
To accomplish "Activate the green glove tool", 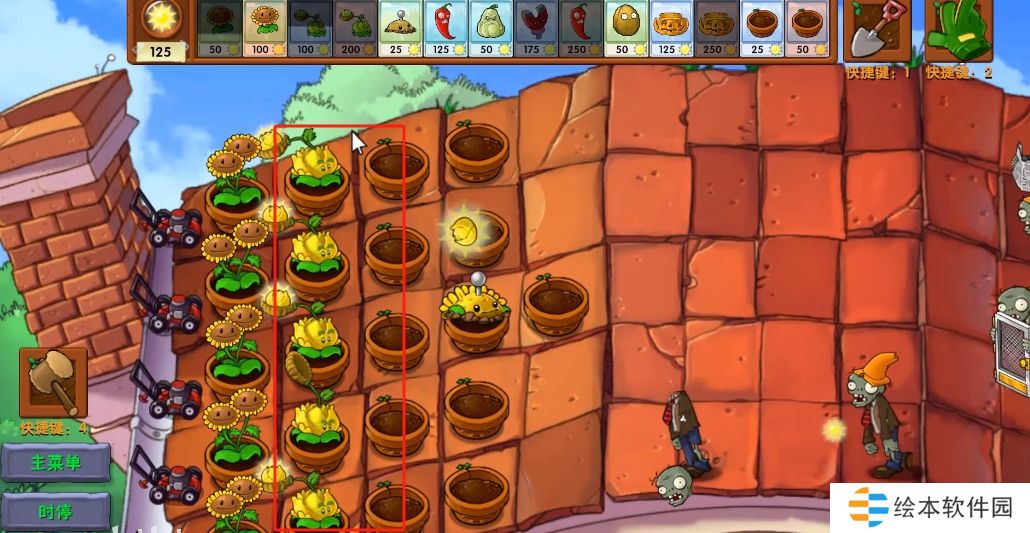I will (x=957, y=31).
